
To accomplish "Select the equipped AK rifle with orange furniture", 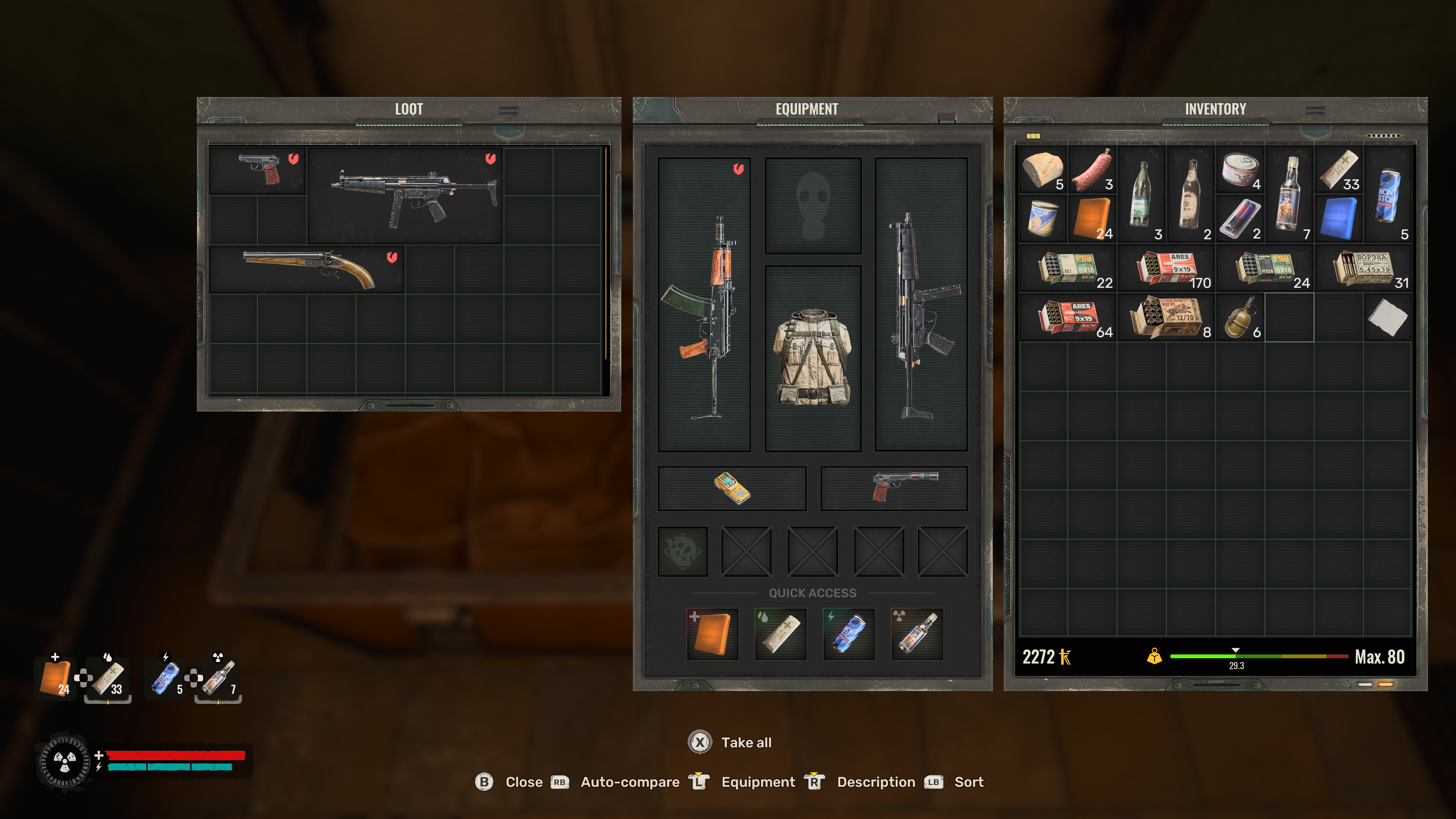I will 704,304.
